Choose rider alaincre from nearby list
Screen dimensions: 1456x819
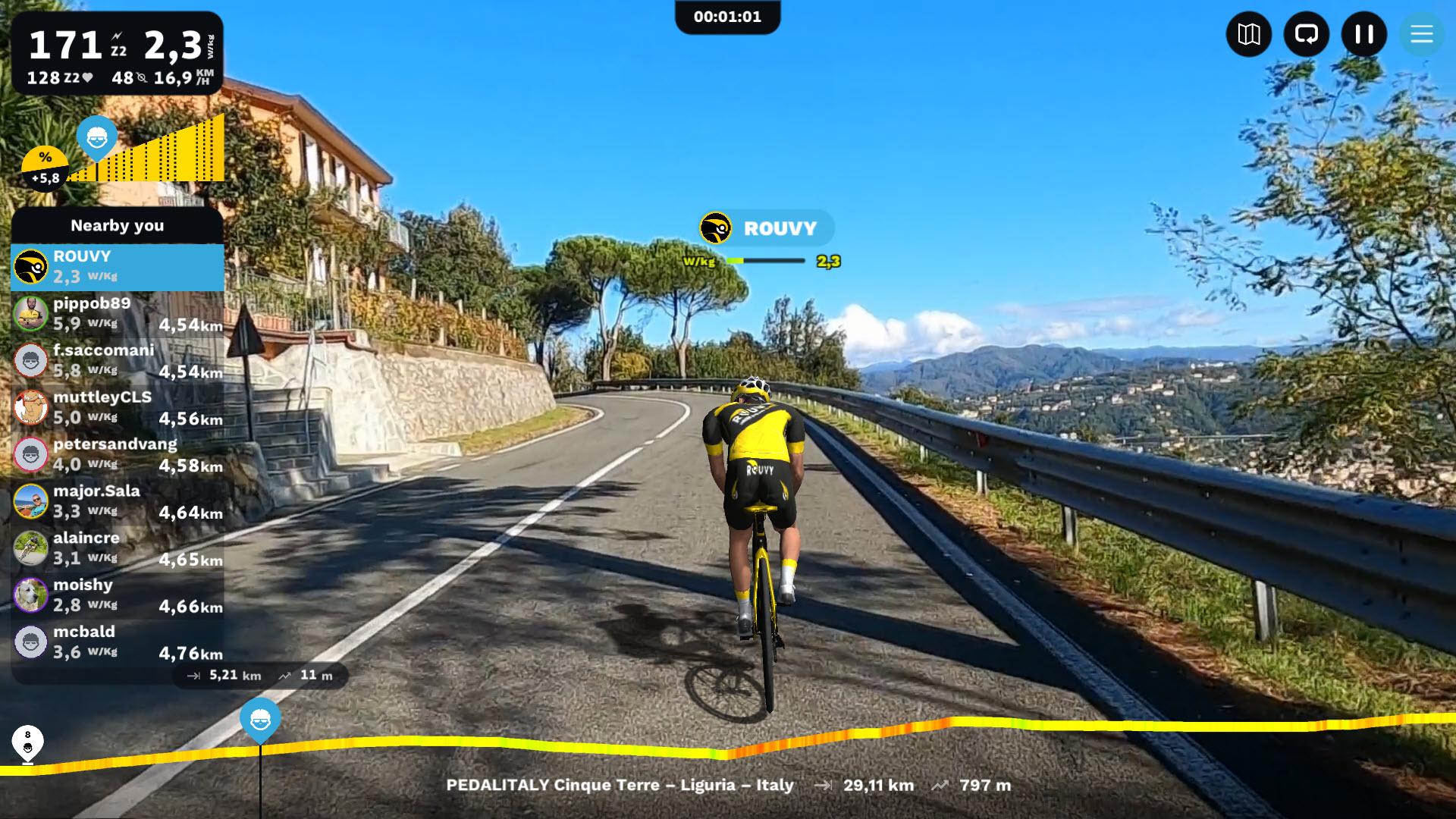pyautogui.click(x=118, y=549)
